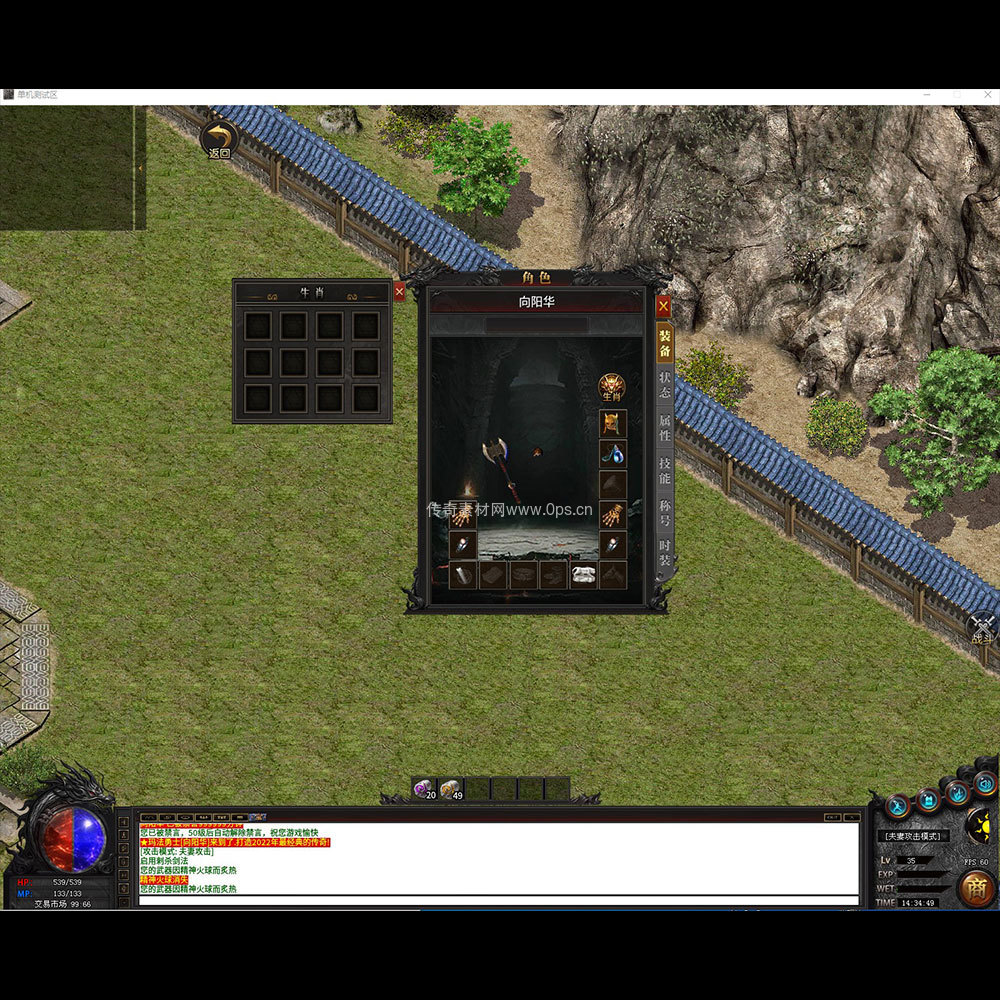The width and height of the screenshot is (1000, 1000).
Task: Select the golden helmet equipment slot
Action: [x=613, y=424]
